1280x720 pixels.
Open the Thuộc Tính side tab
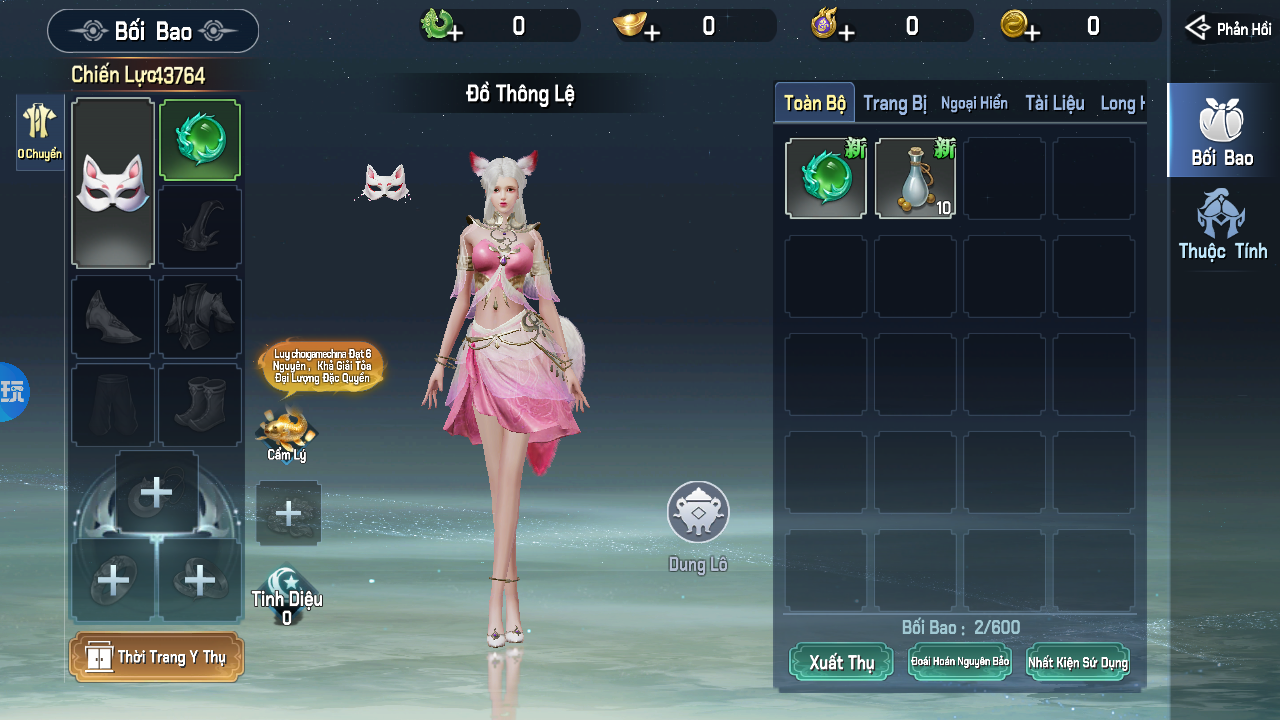(1222, 225)
